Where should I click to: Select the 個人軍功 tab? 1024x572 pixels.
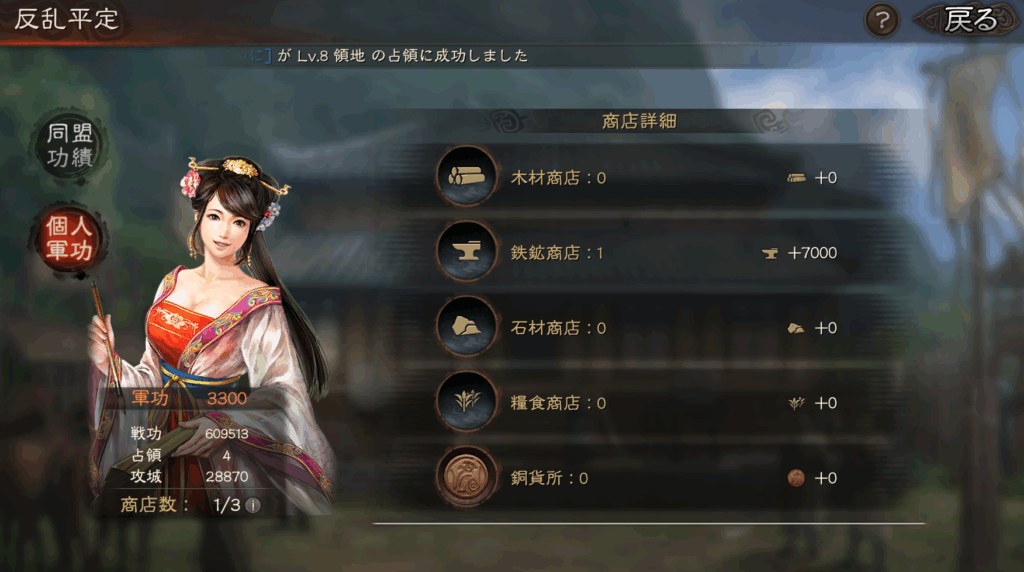[69, 237]
